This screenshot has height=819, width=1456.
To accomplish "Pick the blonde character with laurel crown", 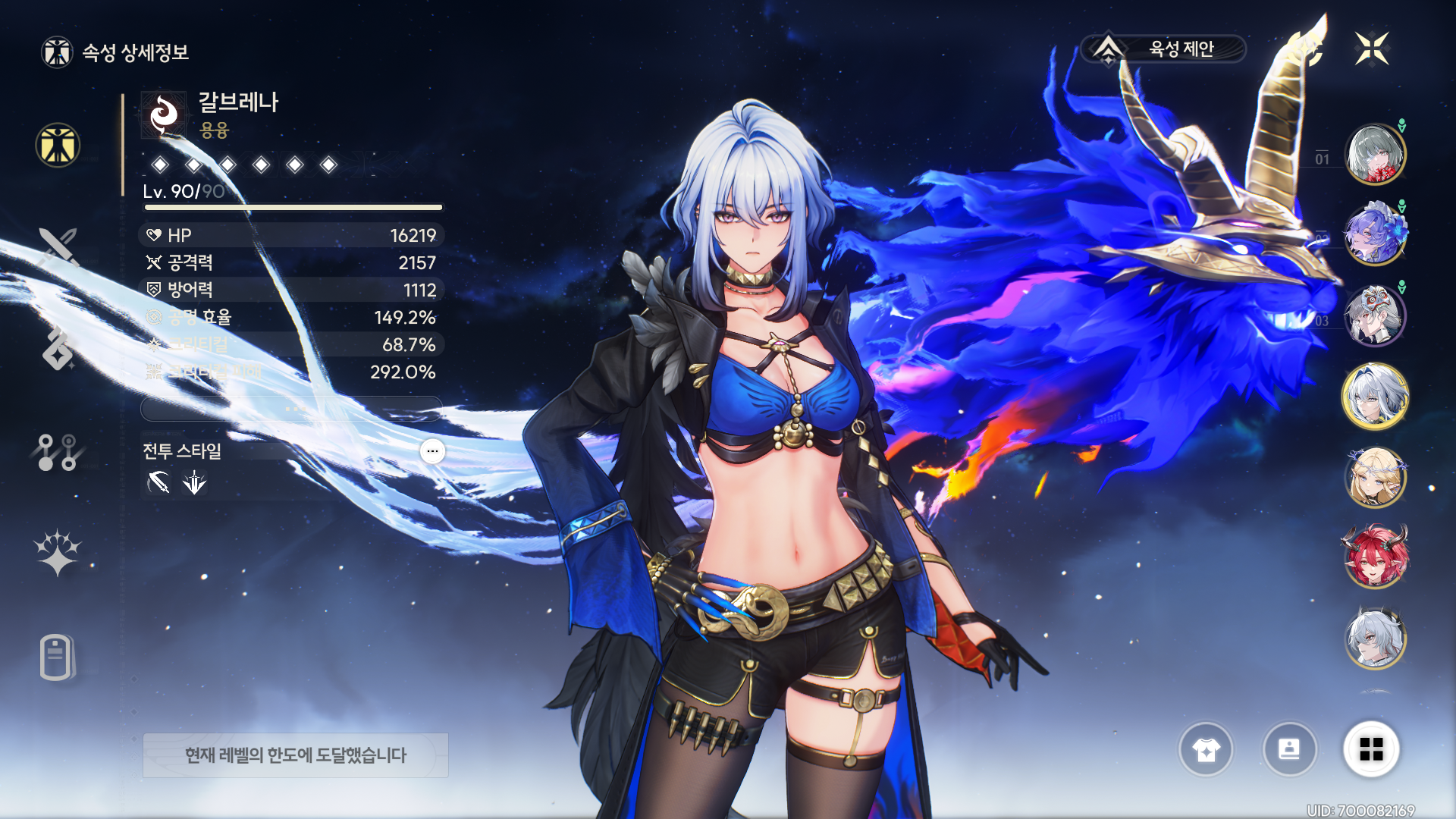I will coord(1375,478).
